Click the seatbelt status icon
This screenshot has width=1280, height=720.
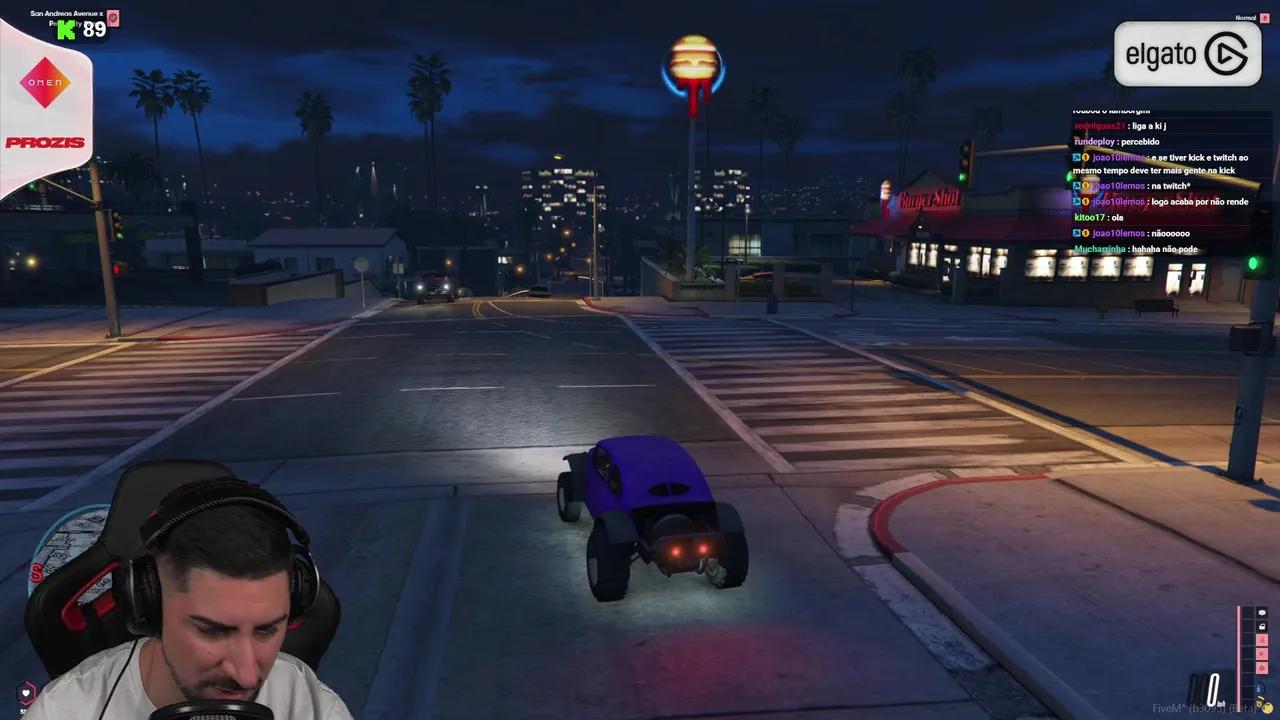[x=1262, y=626]
